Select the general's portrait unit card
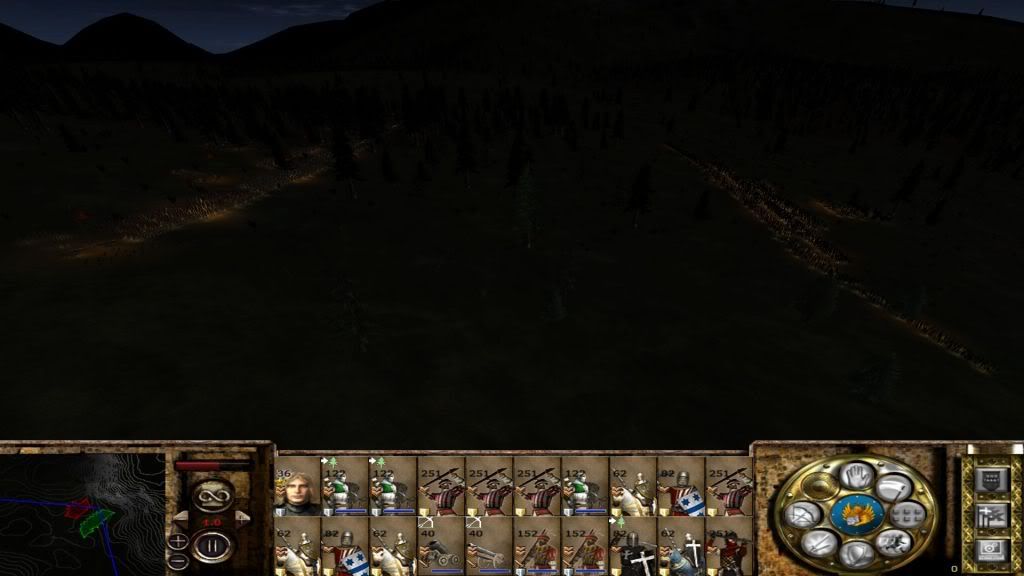This screenshot has height=576, width=1024. click(x=296, y=486)
